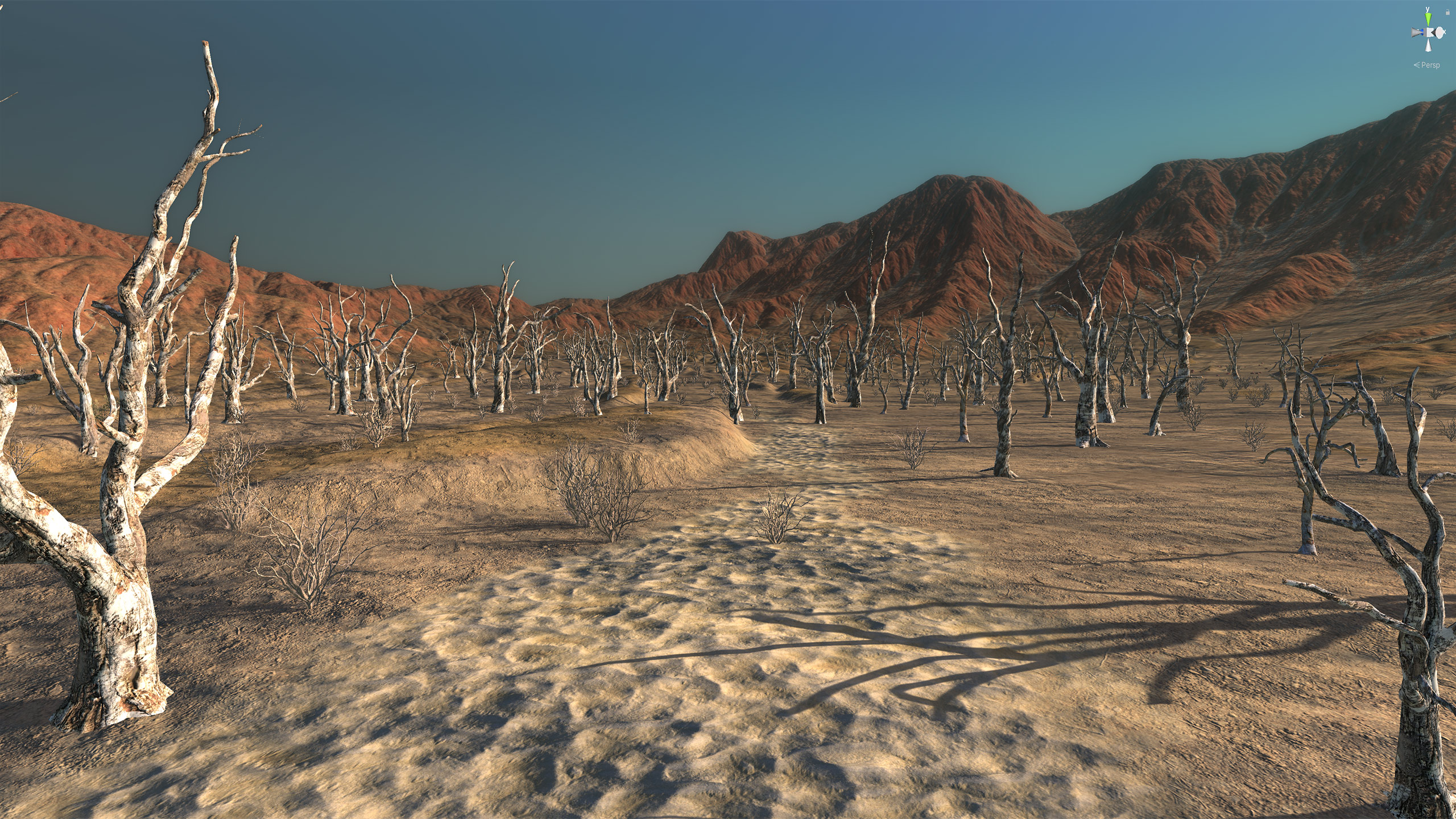Click the gray left-pointing cone on the gizmo

click(1414, 34)
